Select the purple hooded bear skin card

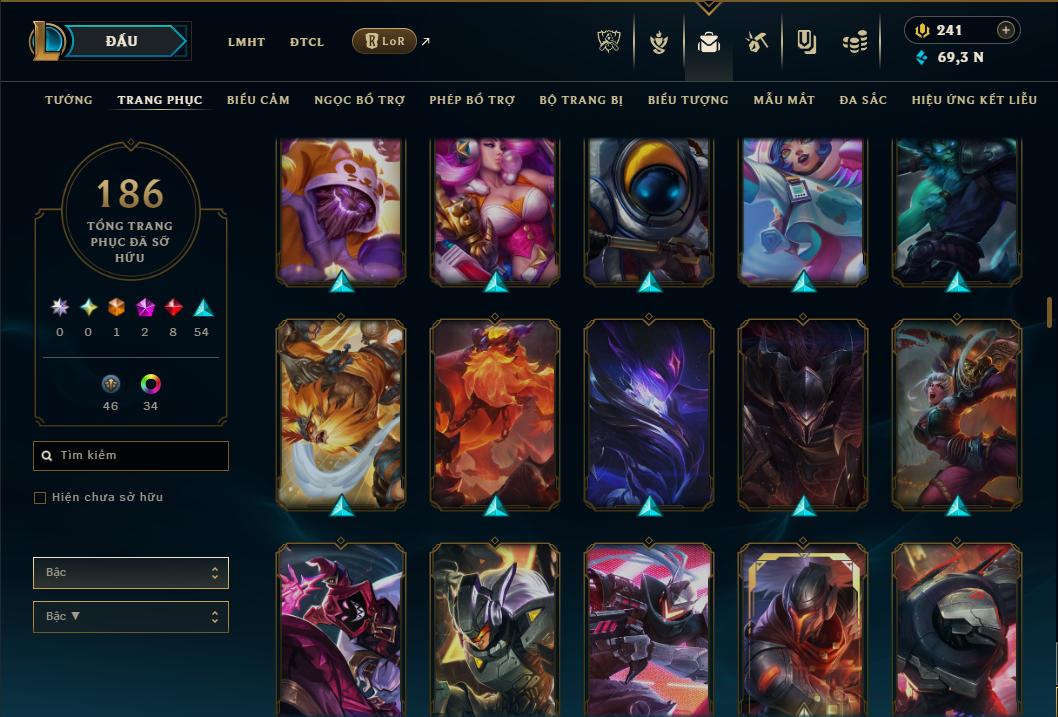341,210
